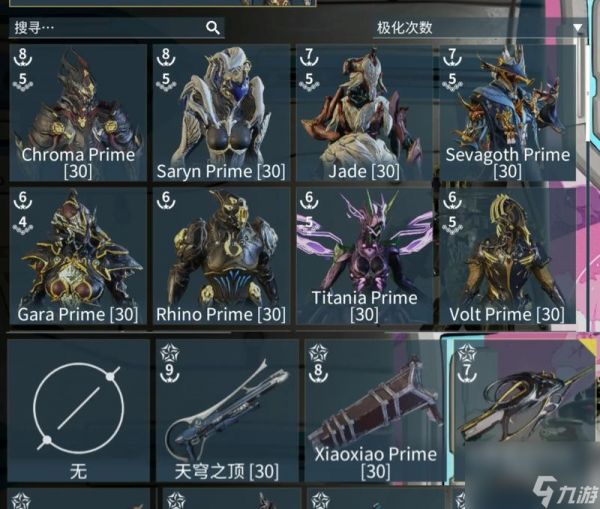The image size is (600, 509).
Task: Pick the Titania Prime warframe tile
Action: [x=364, y=256]
